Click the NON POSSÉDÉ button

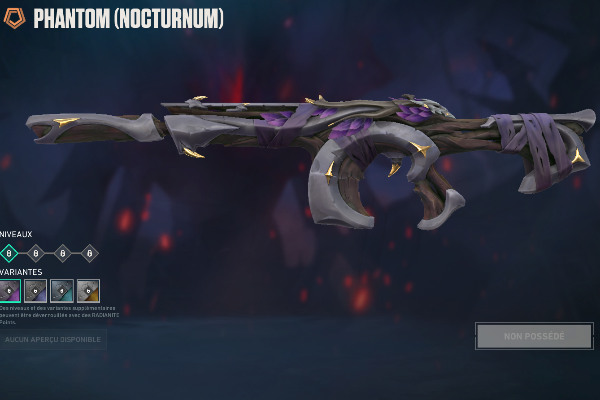tap(534, 336)
